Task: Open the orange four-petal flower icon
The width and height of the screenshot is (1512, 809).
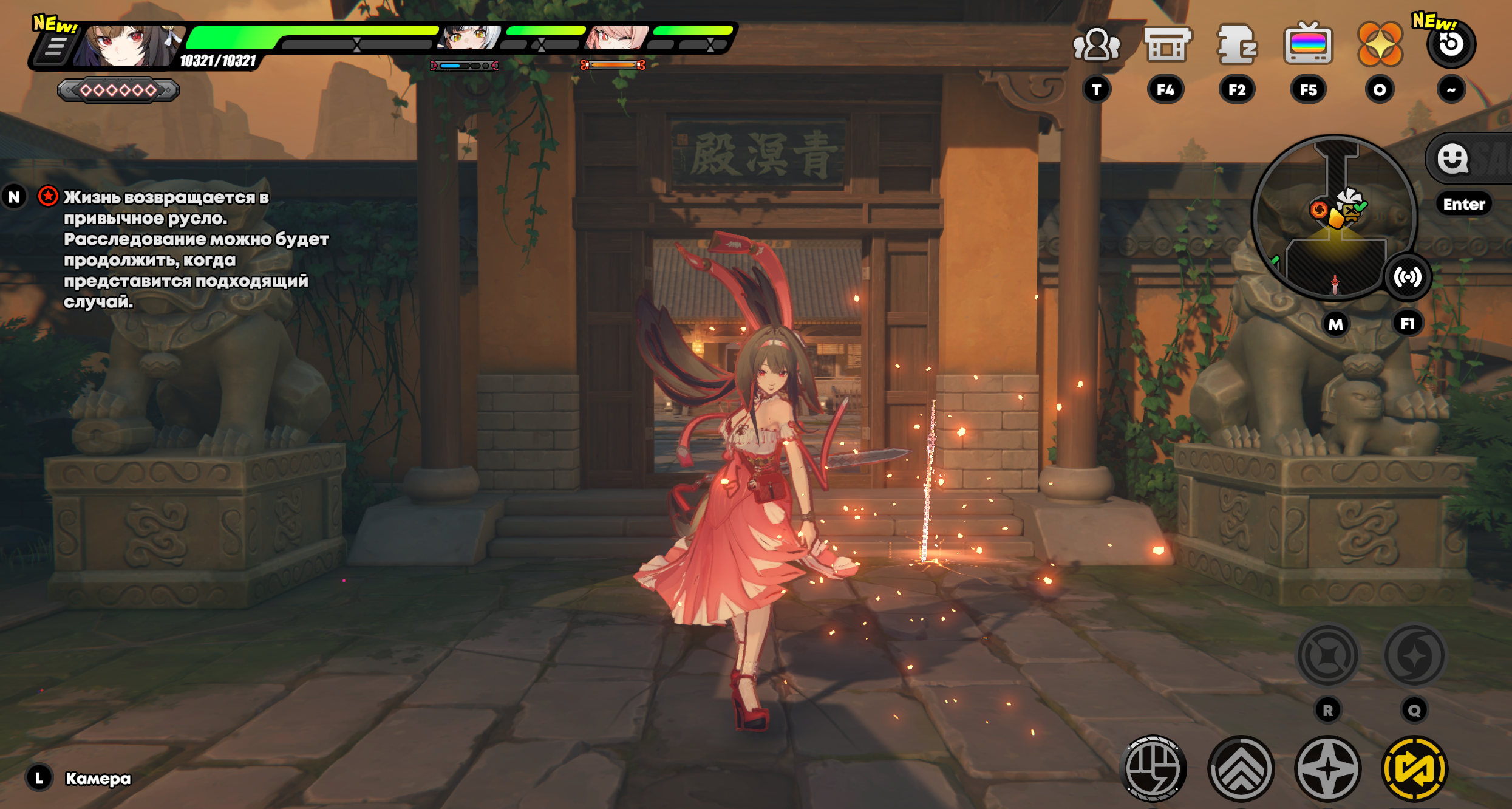Action: pyautogui.click(x=1380, y=44)
